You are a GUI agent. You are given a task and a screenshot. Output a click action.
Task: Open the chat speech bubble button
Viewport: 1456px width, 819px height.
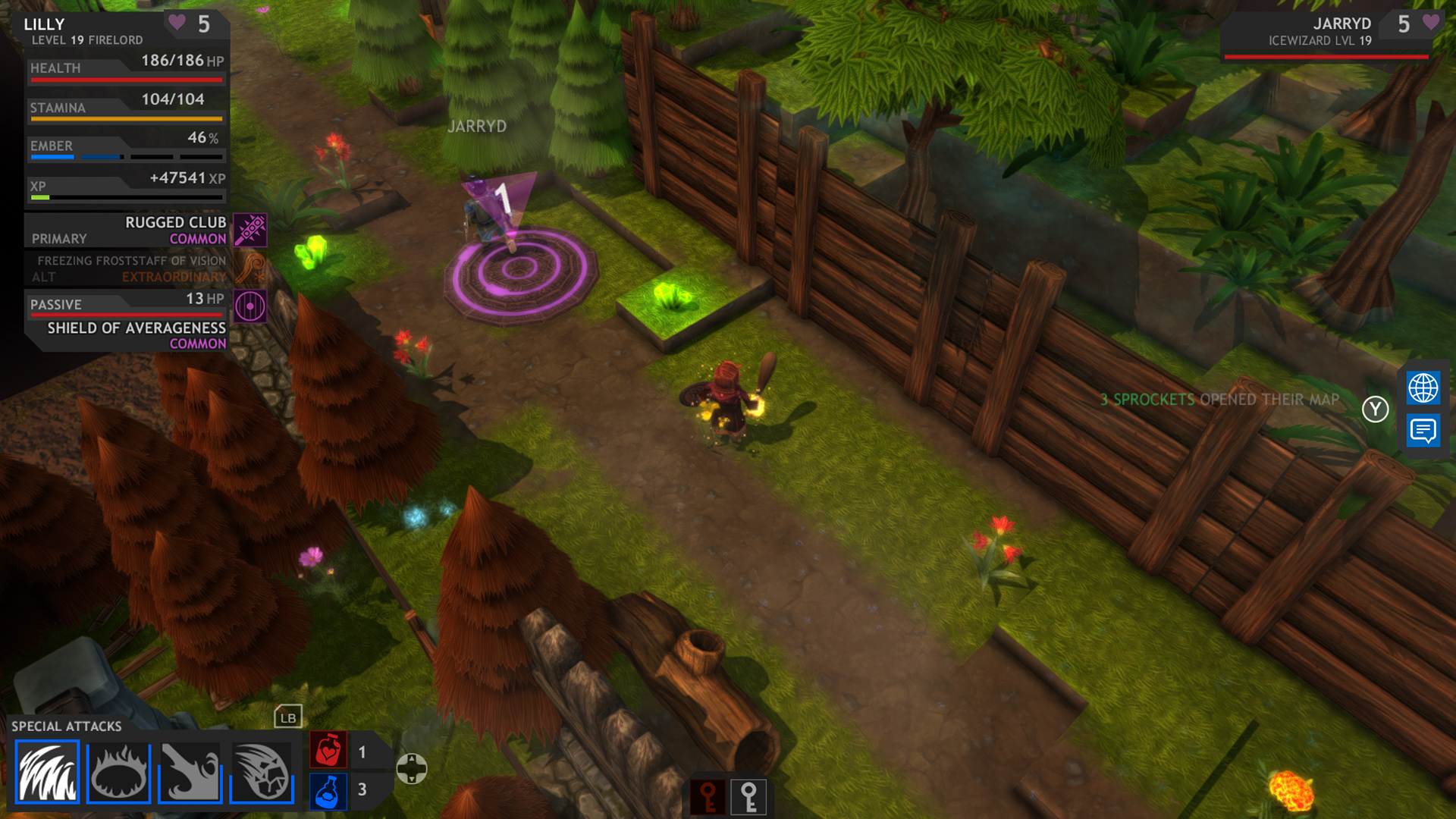click(x=1423, y=431)
